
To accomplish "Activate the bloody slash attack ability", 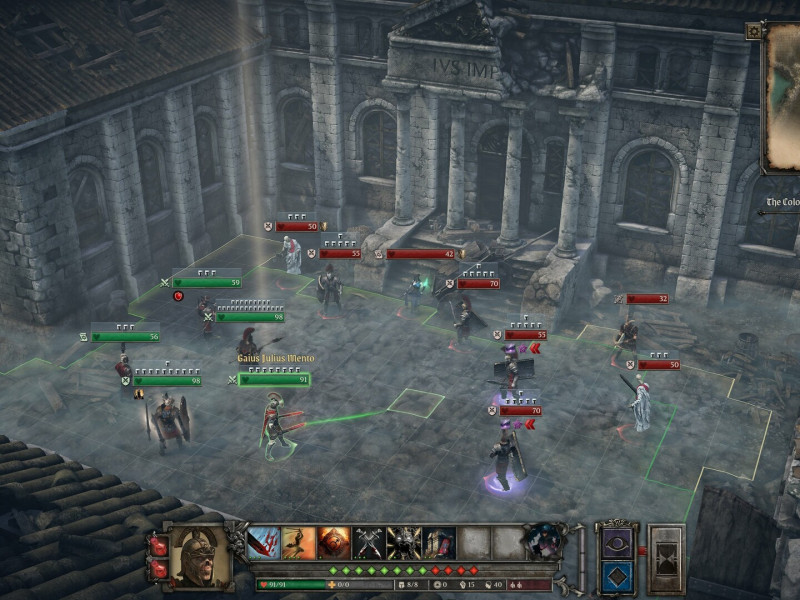I will [264, 543].
